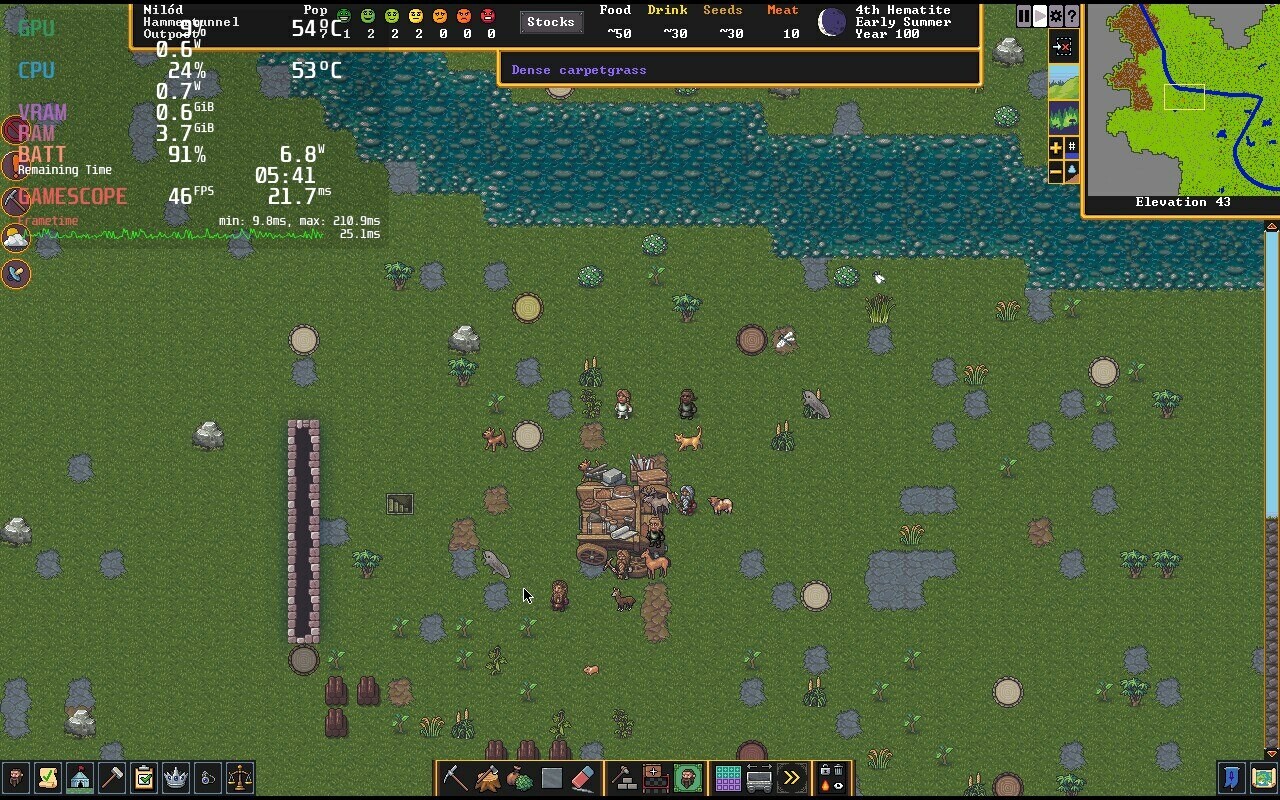Image resolution: width=1280 pixels, height=800 pixels.
Task: Go up one elevation with the plus button
Action: [x=1056, y=148]
